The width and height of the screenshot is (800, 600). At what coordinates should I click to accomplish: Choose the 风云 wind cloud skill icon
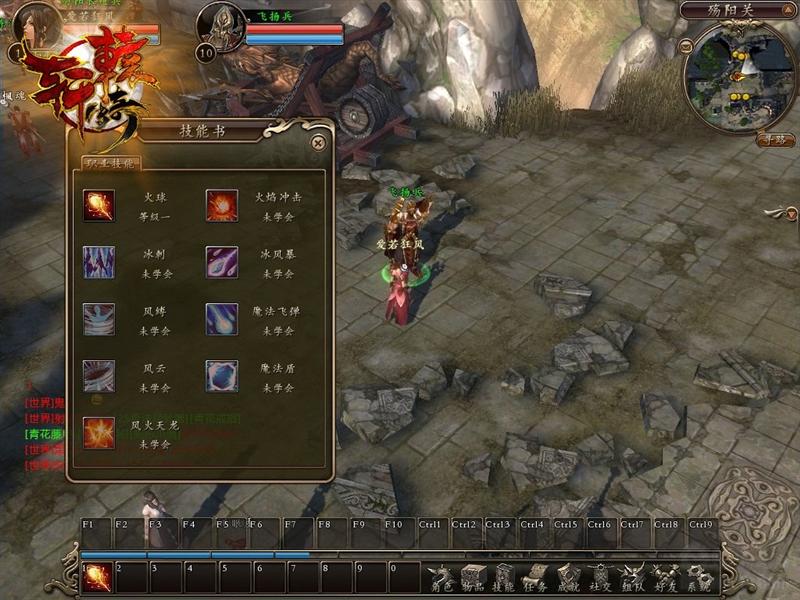coord(99,376)
